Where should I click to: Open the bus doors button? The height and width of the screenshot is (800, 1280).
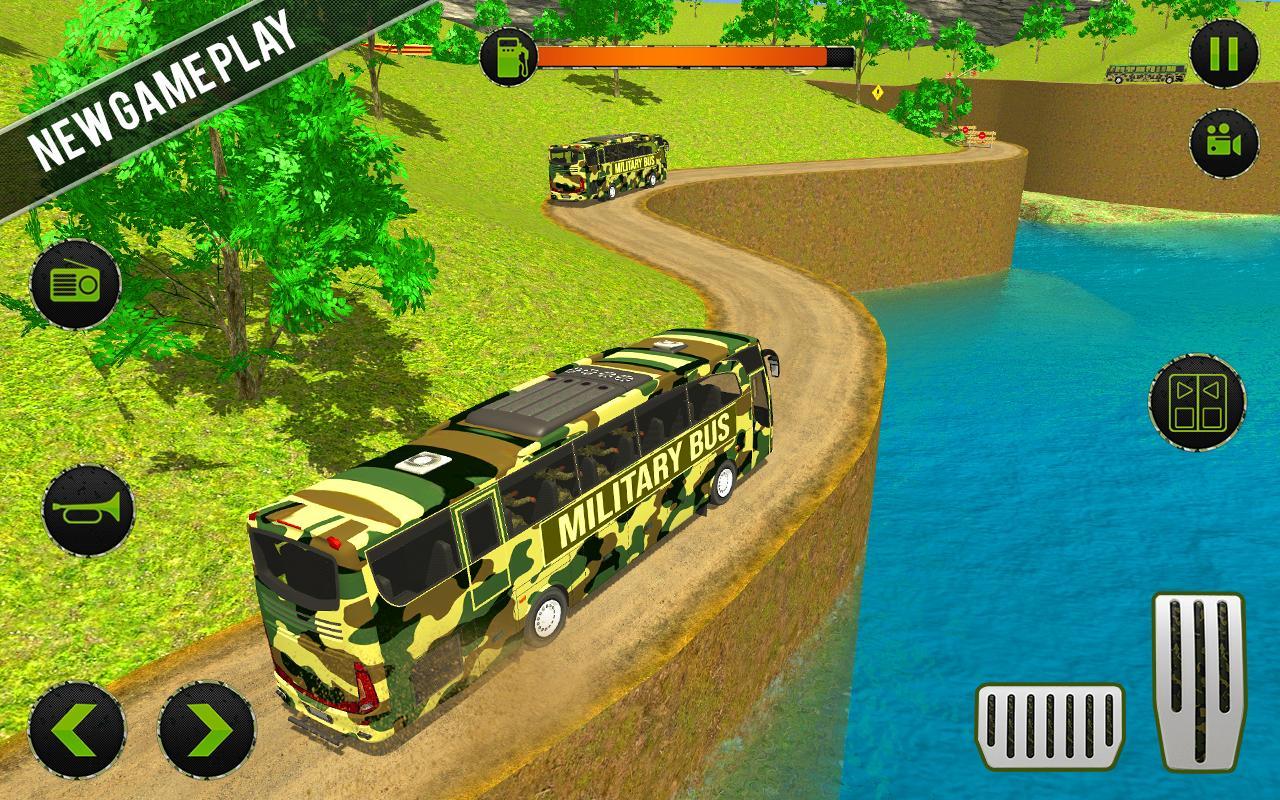pos(1197,402)
